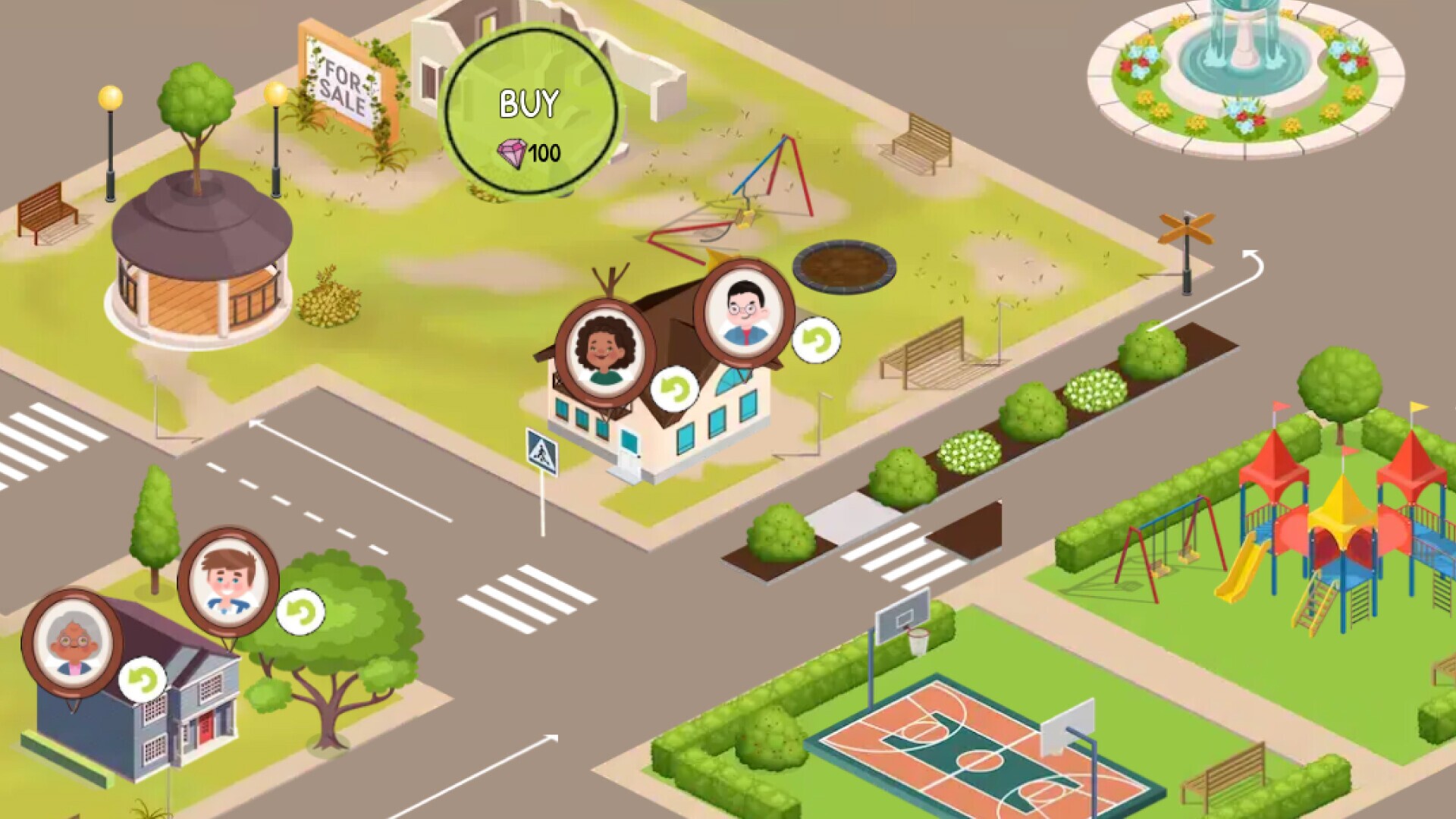Click refresh arrow beside curly-haired girl
The width and height of the screenshot is (1456, 819).
(674, 390)
